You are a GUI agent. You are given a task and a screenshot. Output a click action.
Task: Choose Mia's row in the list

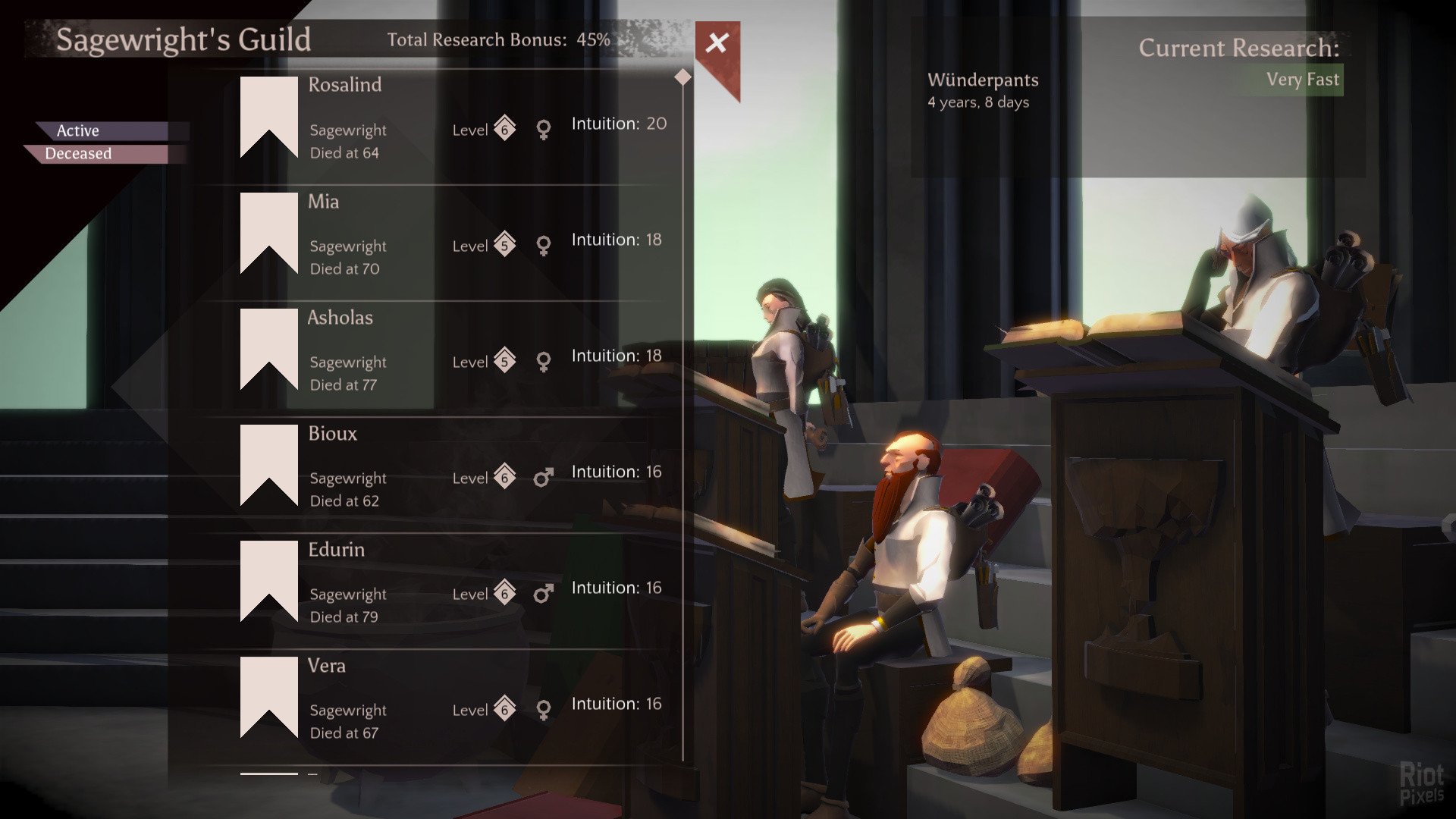(455, 237)
